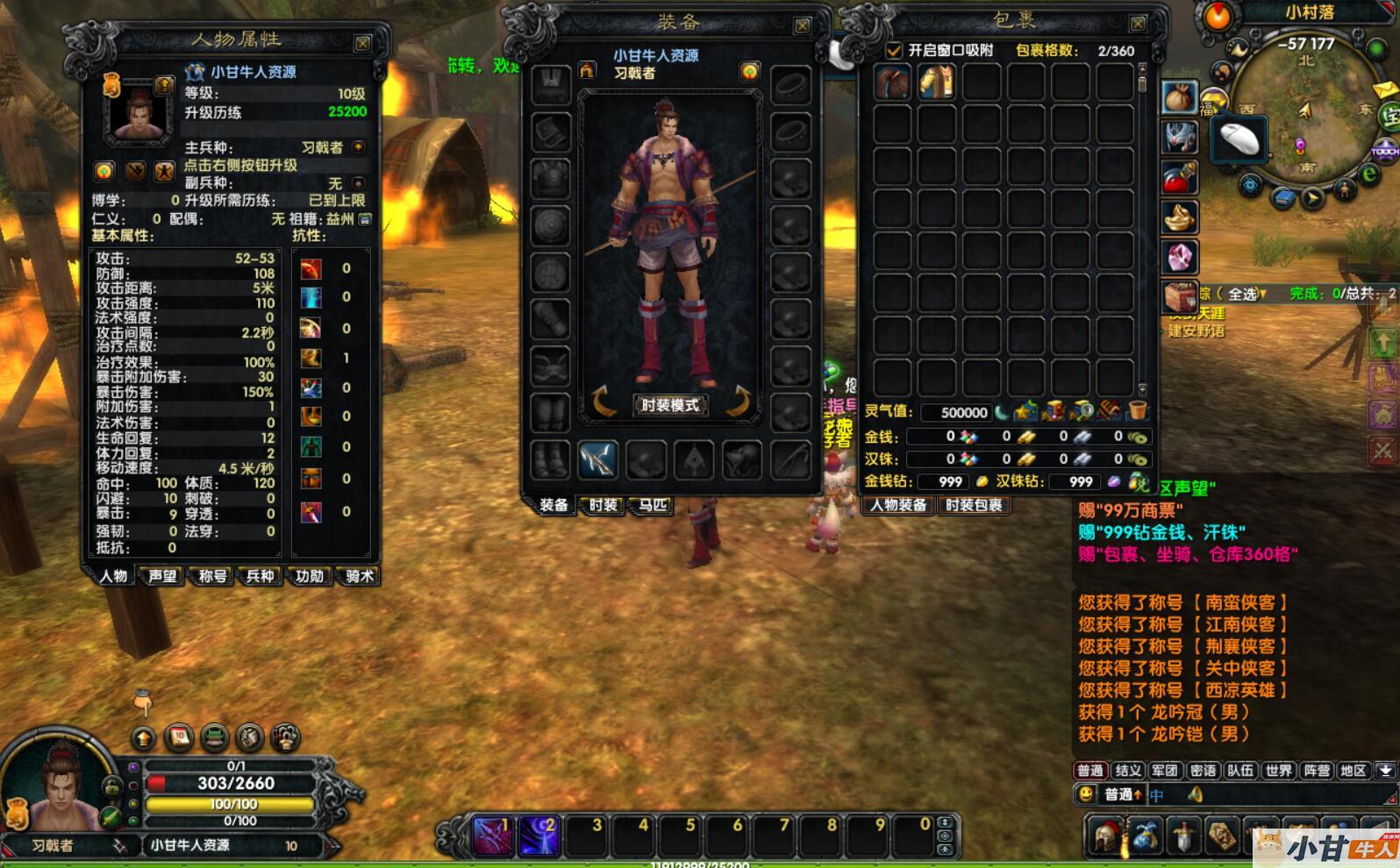1400x868 pixels.
Task: Close the 人物属性 character window
Action: coord(362,43)
